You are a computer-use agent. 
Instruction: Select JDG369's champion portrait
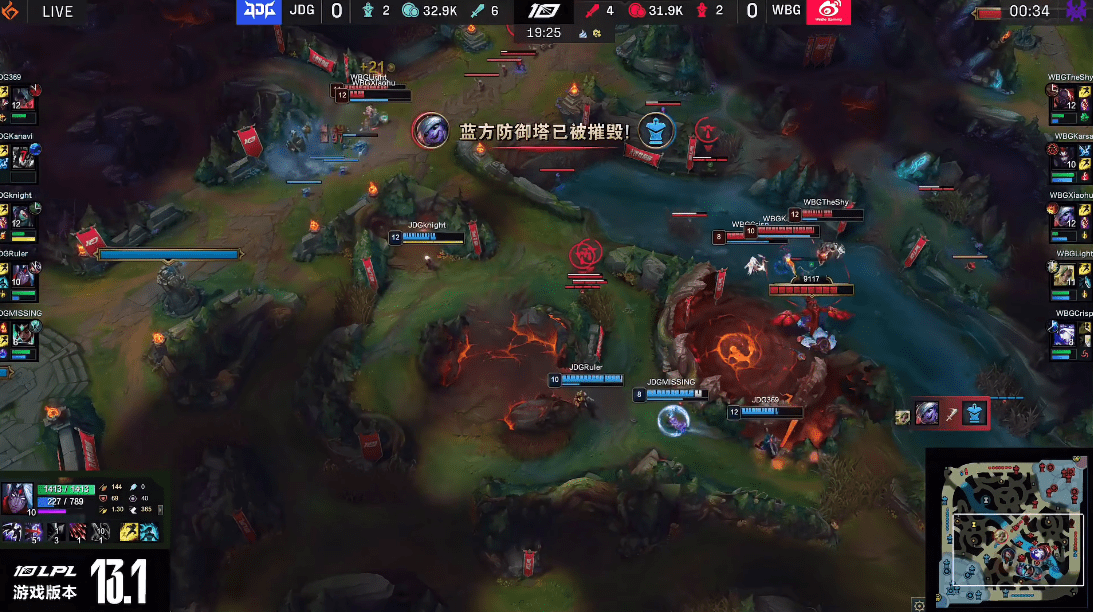22,99
